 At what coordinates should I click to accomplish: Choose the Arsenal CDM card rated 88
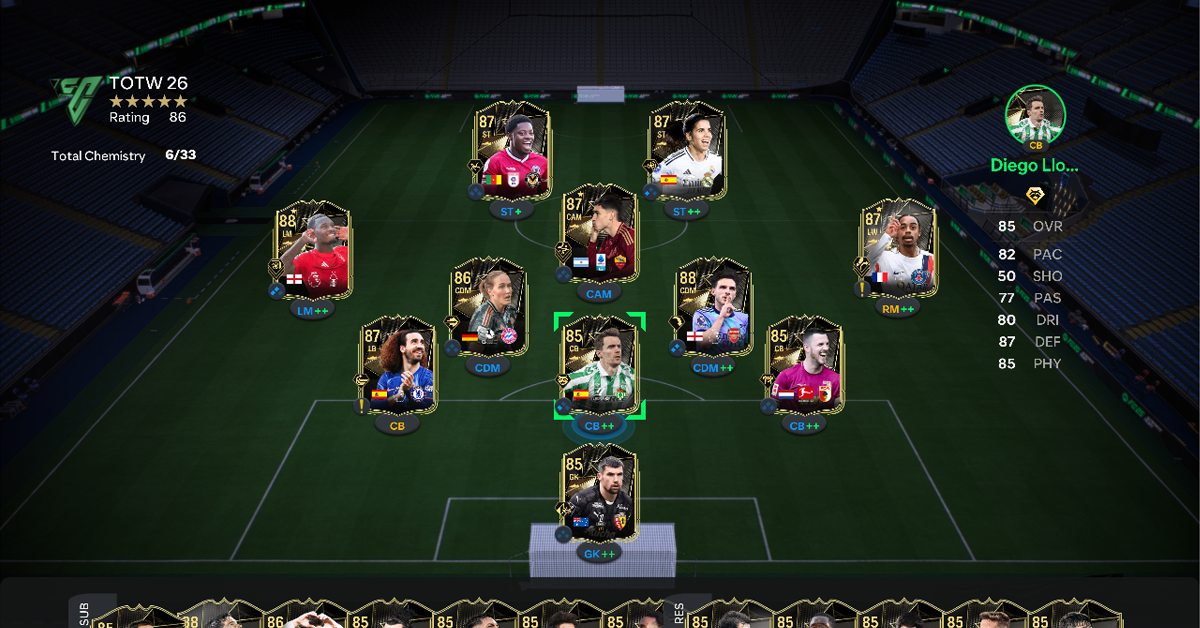point(712,305)
